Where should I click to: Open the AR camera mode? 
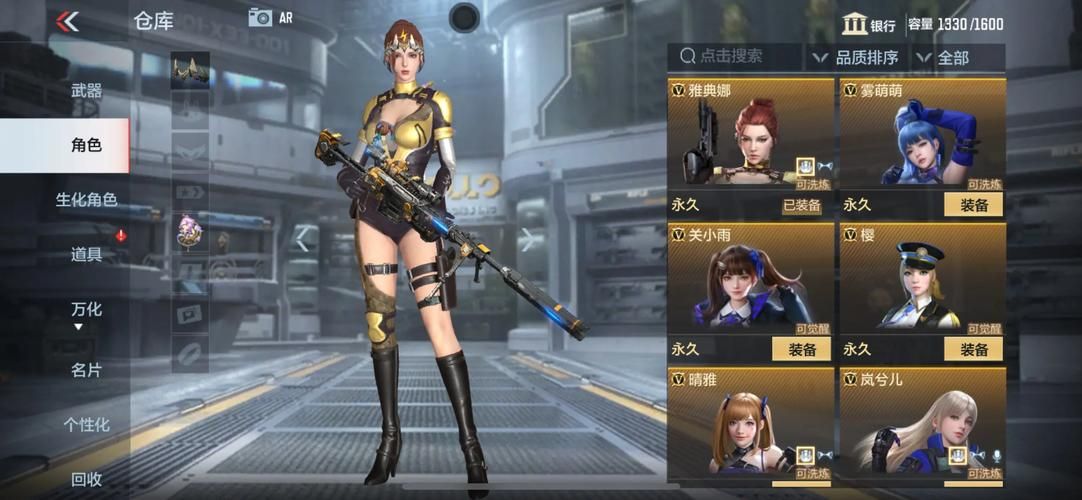pyautogui.click(x=270, y=17)
